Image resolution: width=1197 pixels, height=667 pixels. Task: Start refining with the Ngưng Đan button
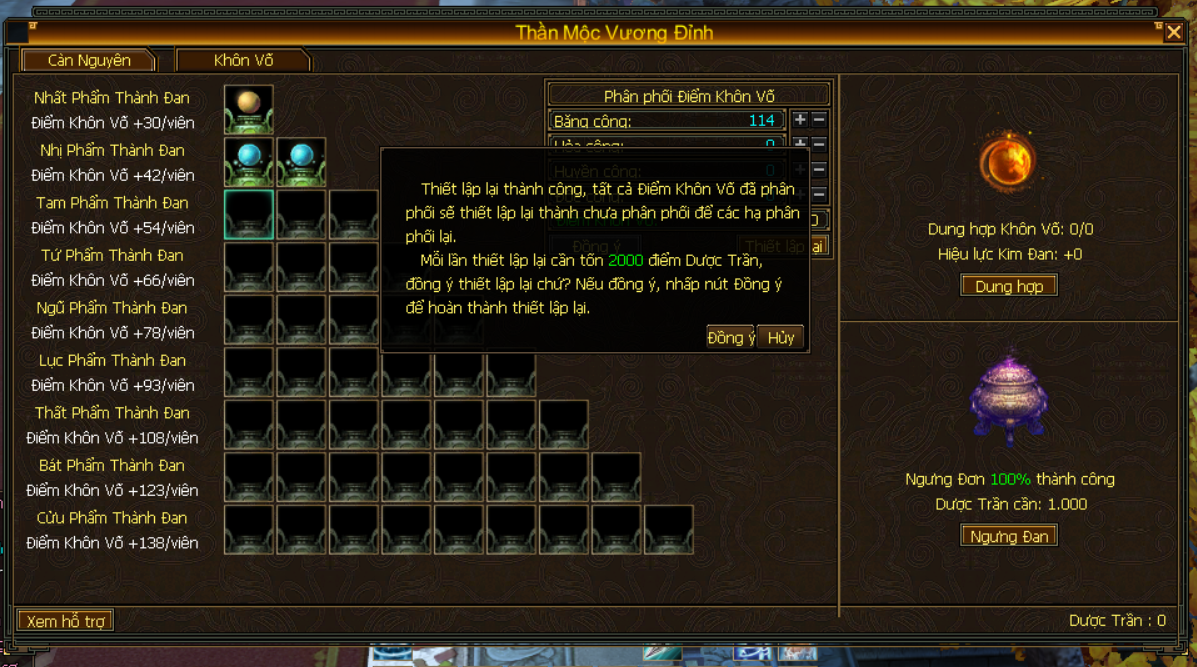pyautogui.click(x=1008, y=536)
